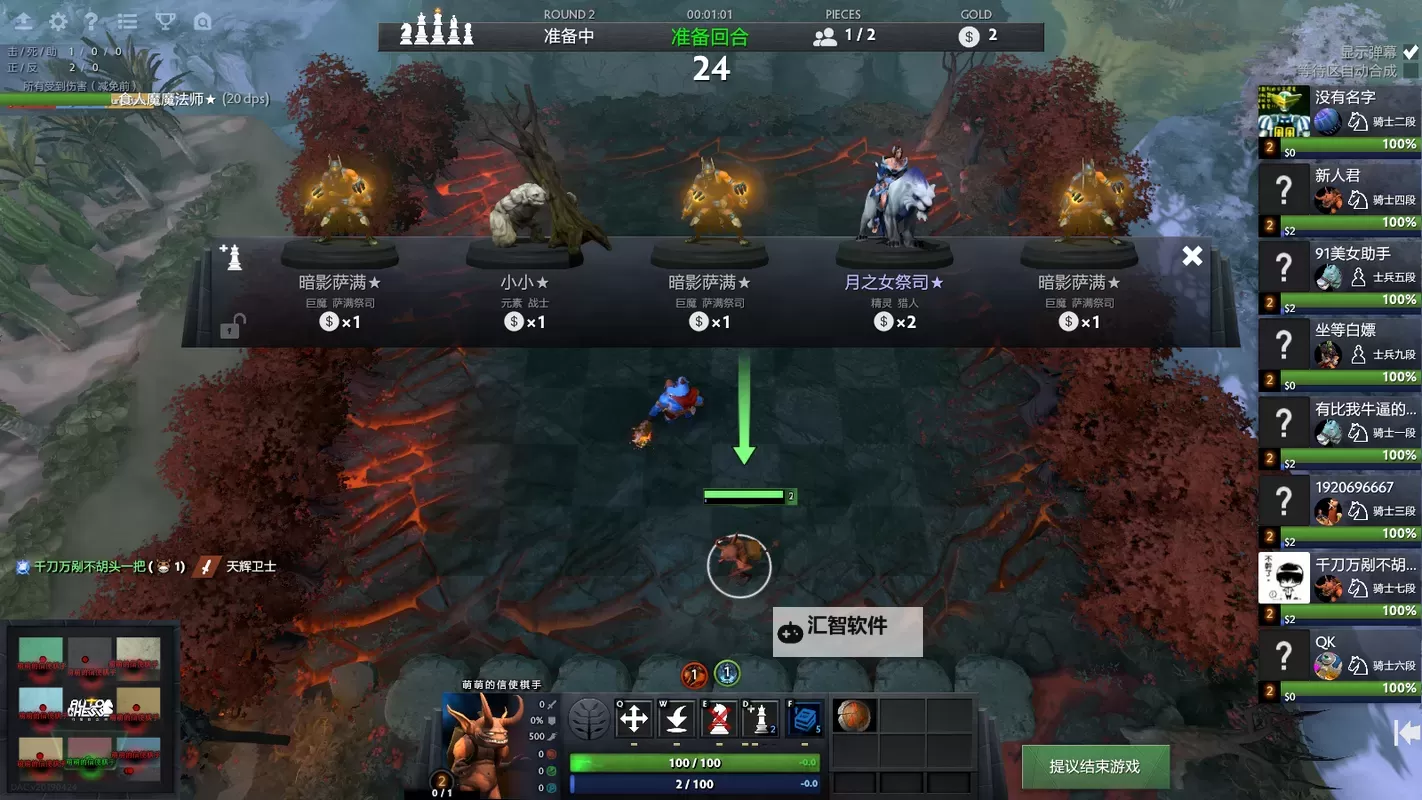
Task: Open the list menu icon
Action: click(128, 21)
